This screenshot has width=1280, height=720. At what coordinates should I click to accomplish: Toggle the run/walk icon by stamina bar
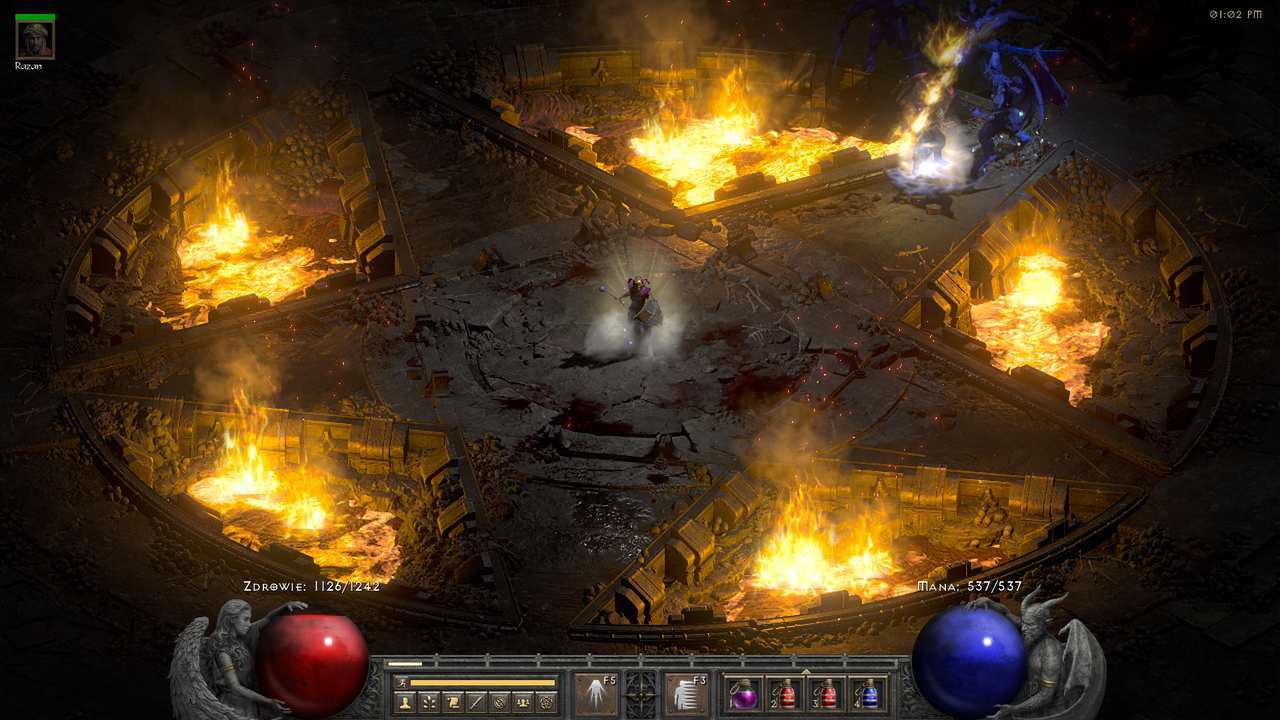click(402, 682)
